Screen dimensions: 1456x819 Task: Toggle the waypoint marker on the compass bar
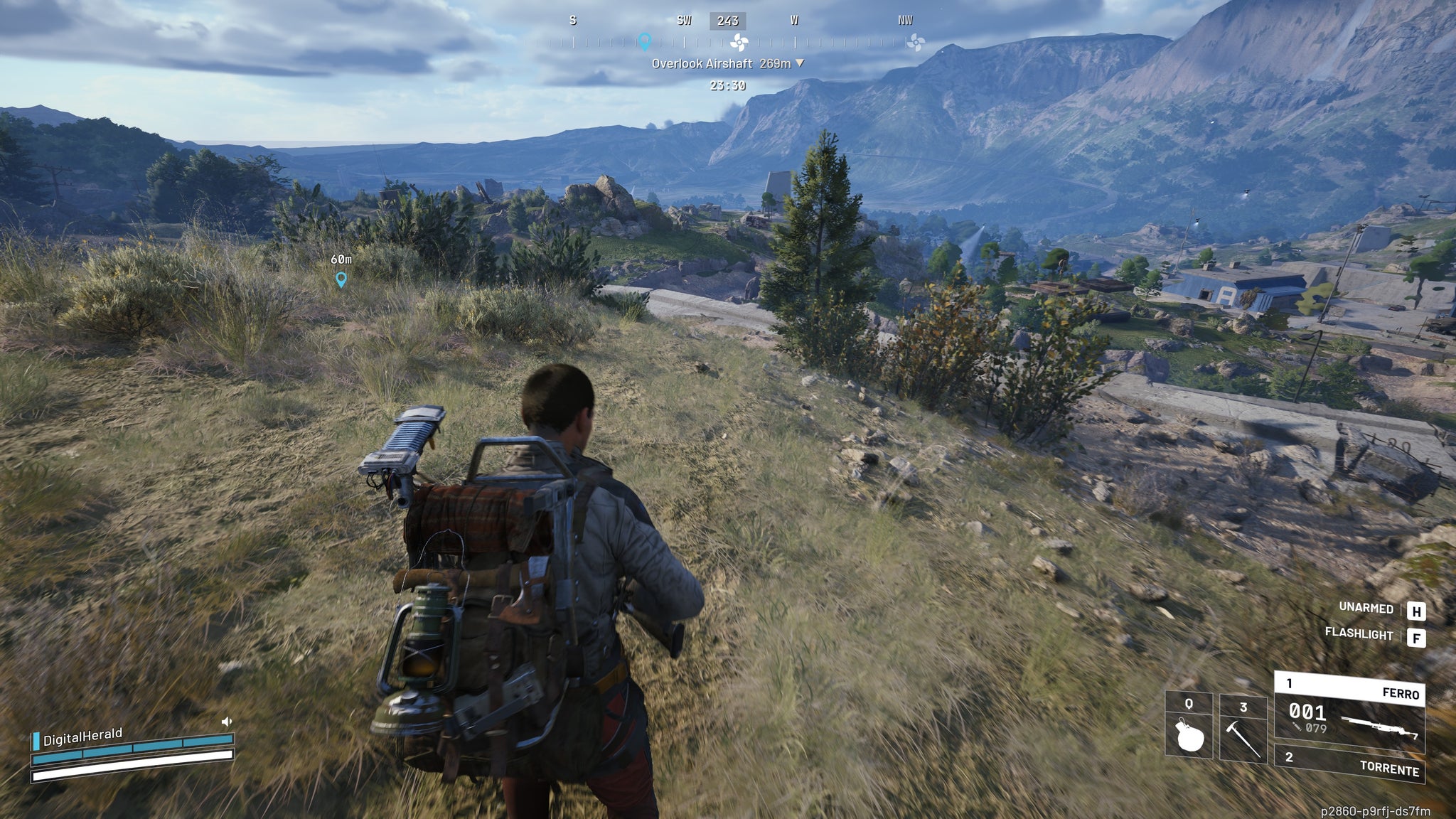(646, 41)
